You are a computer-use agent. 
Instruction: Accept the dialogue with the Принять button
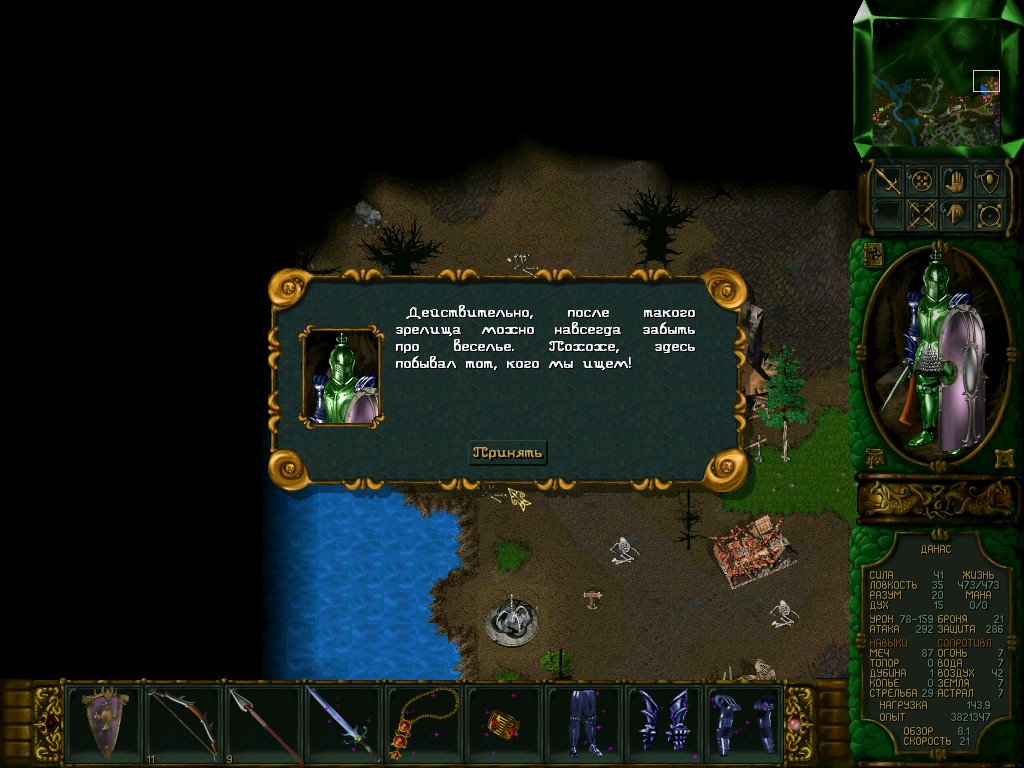point(509,453)
